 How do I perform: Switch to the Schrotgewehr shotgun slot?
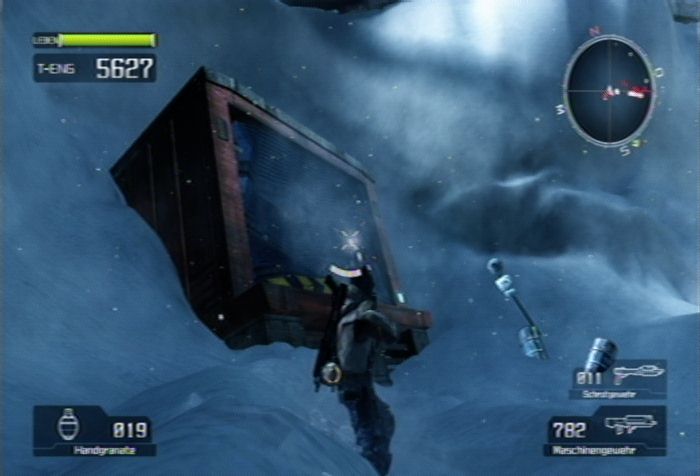(x=618, y=378)
